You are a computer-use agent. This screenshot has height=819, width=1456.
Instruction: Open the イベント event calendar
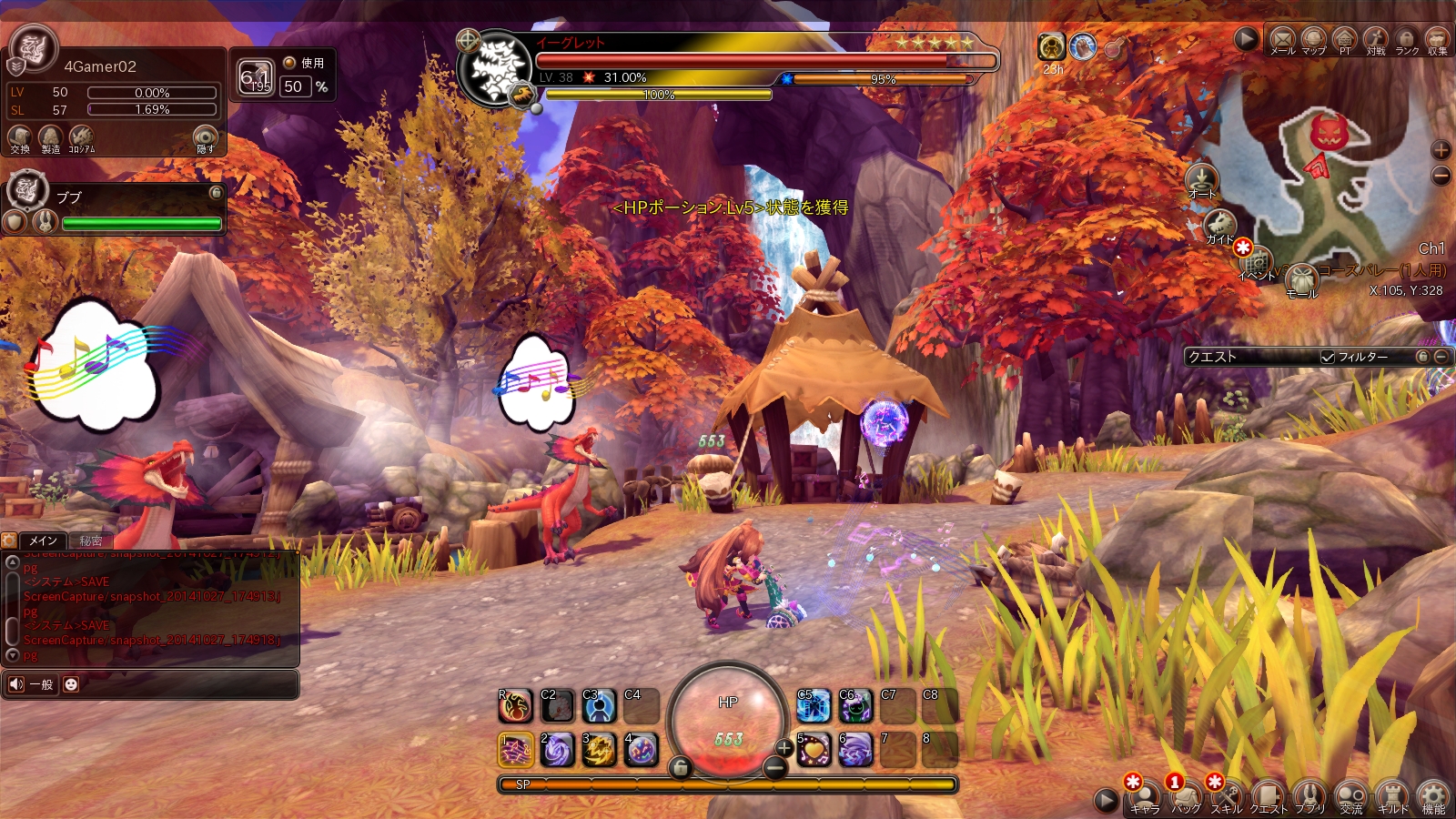[x=1257, y=262]
